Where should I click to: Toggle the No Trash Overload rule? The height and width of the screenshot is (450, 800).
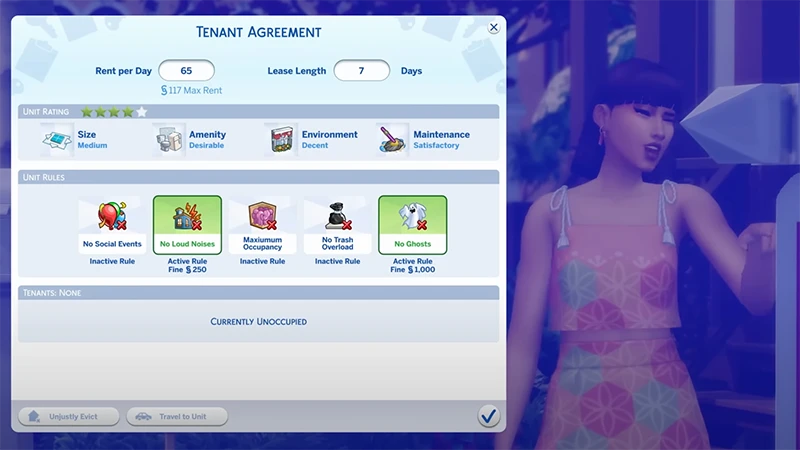point(337,225)
